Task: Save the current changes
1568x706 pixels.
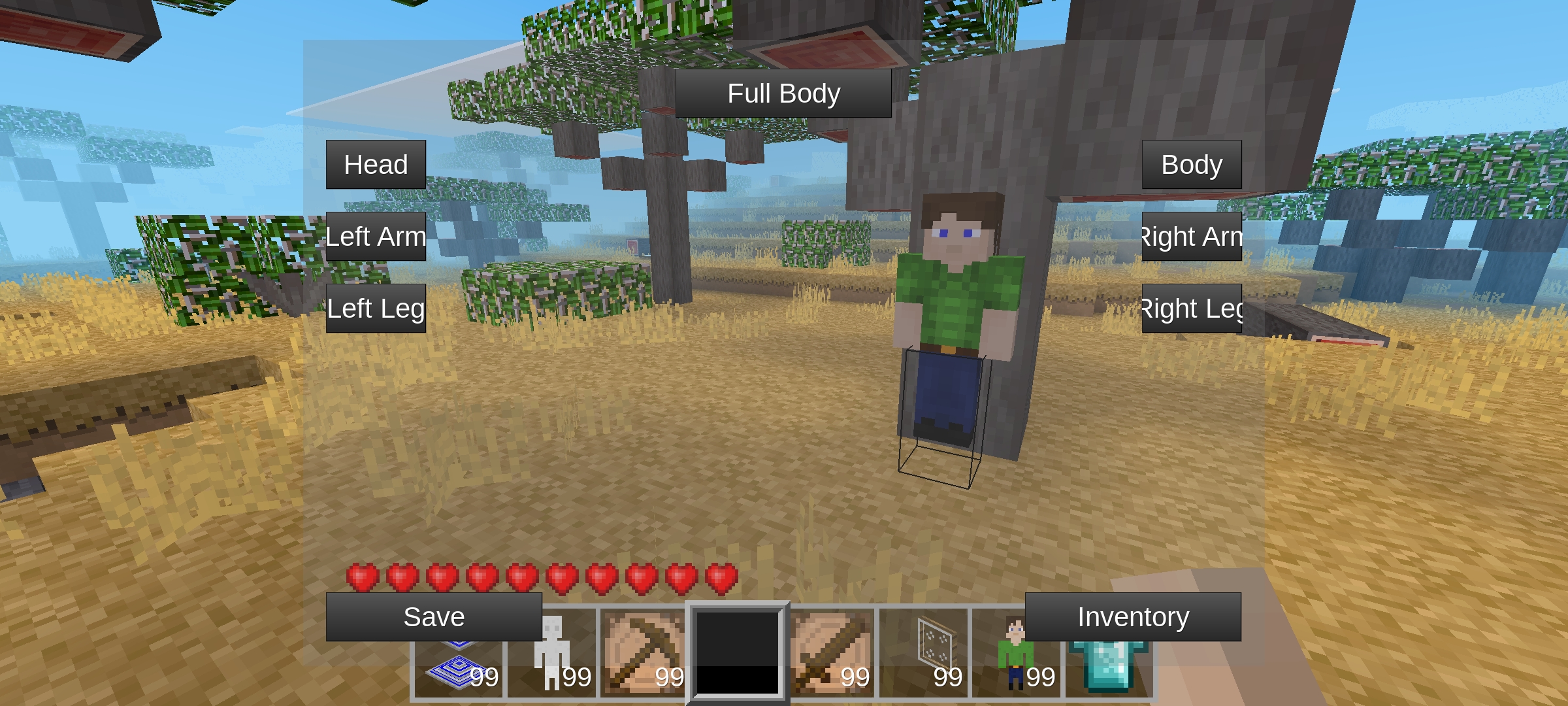Action: [x=434, y=617]
